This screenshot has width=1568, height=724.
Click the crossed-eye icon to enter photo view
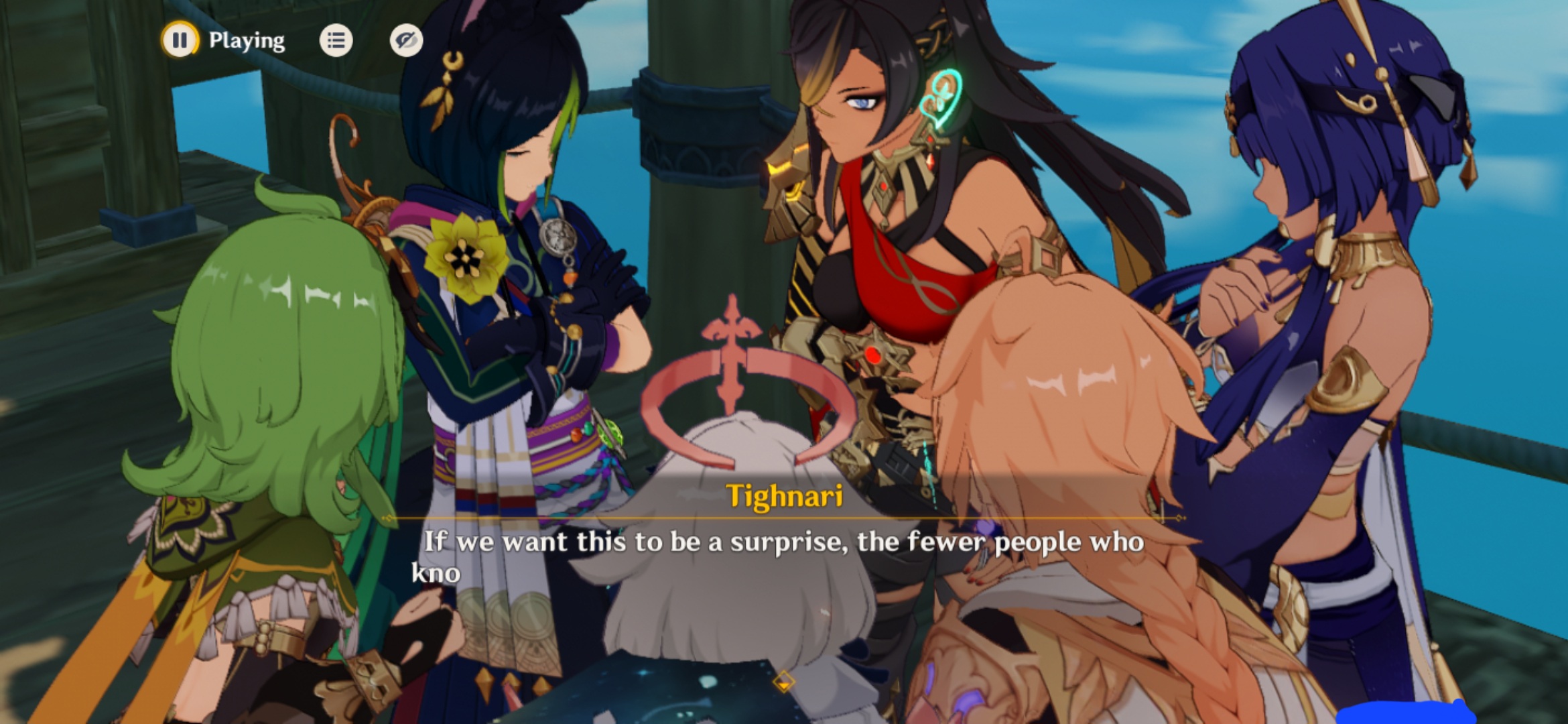[407, 41]
